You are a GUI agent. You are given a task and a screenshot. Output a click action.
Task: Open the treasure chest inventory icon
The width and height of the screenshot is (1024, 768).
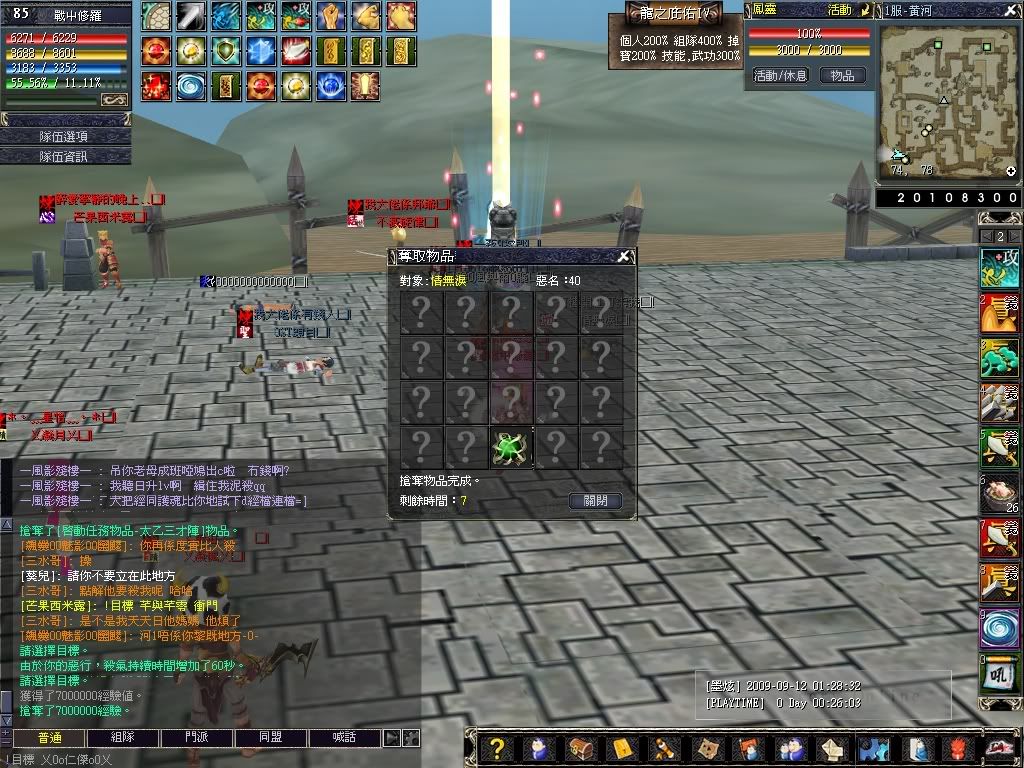[580, 748]
